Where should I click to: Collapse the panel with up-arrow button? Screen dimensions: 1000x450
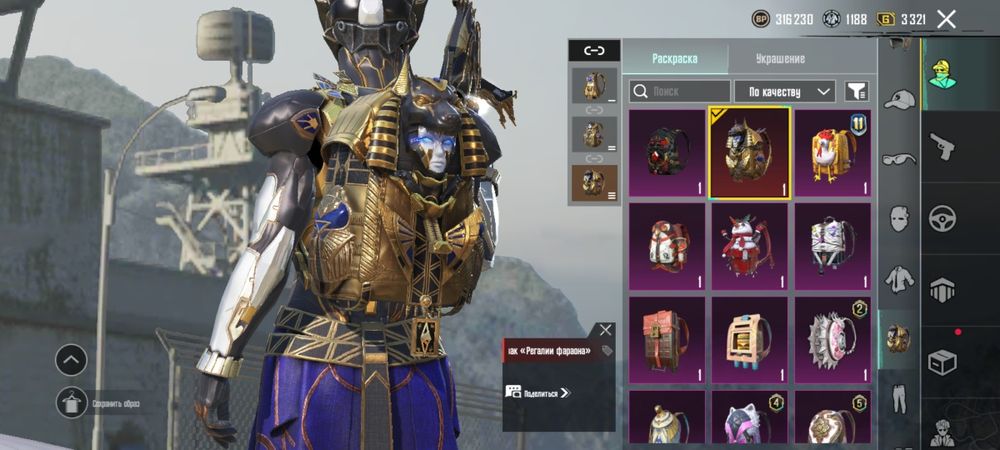click(71, 360)
